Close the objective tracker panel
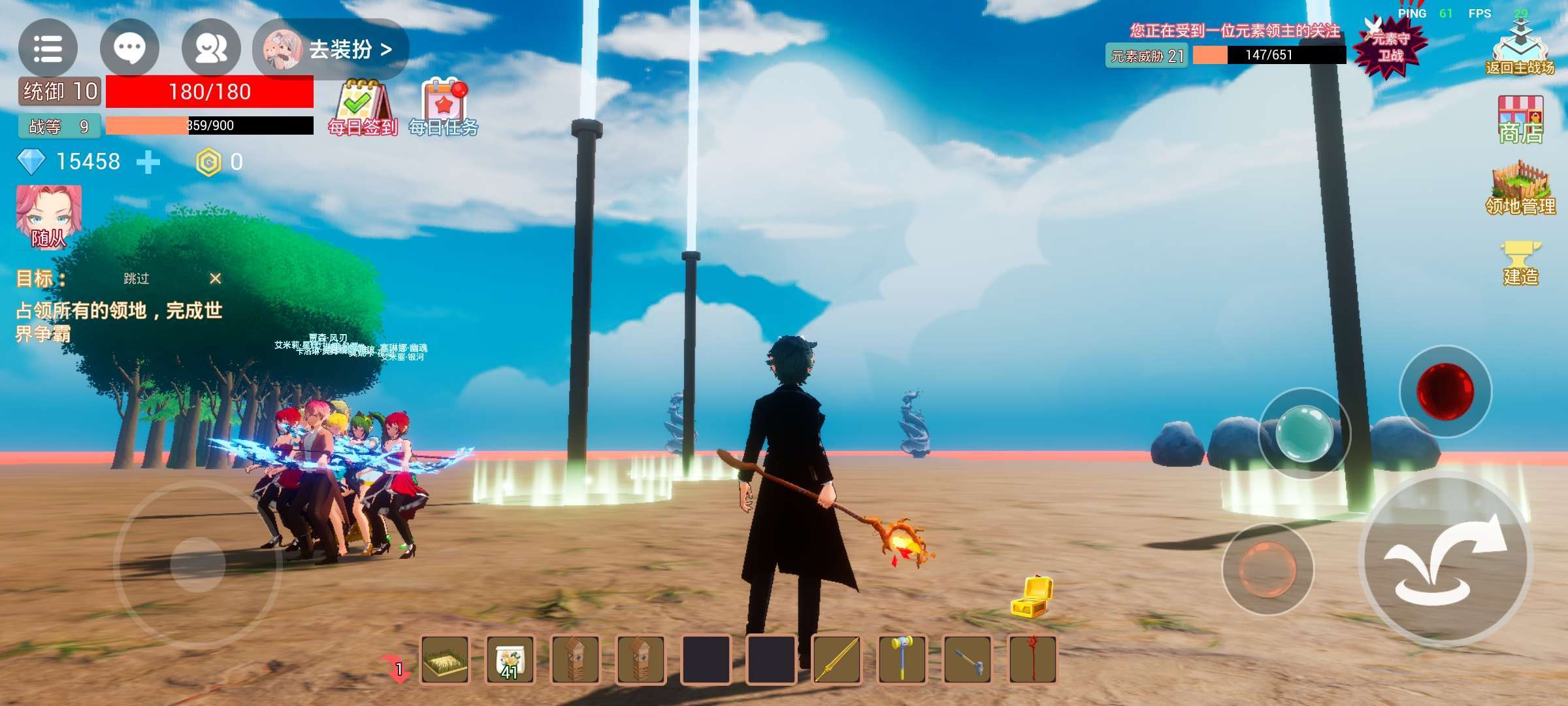The image size is (1568, 706). 215,278
